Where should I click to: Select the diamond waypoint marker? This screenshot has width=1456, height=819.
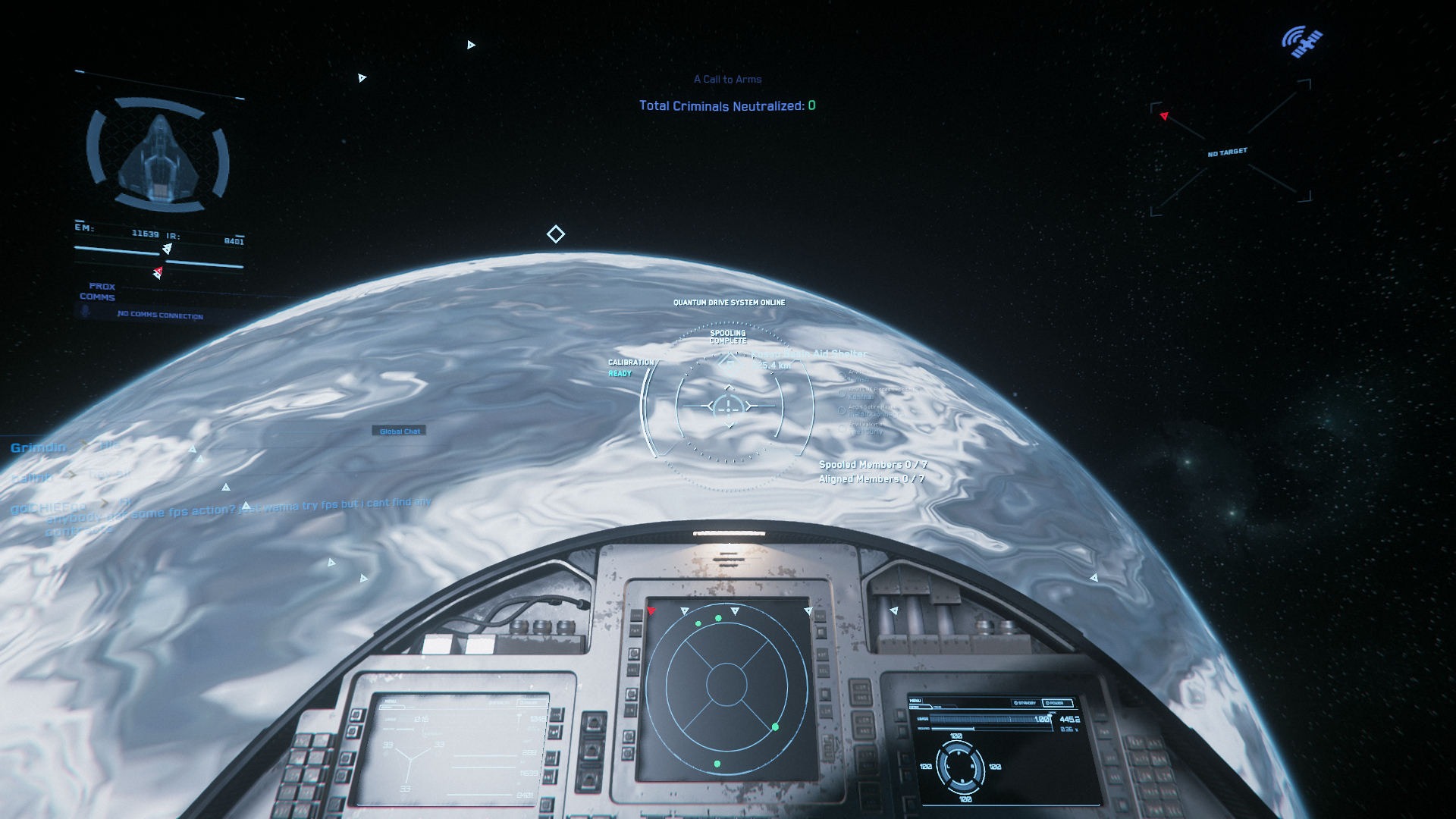click(556, 234)
